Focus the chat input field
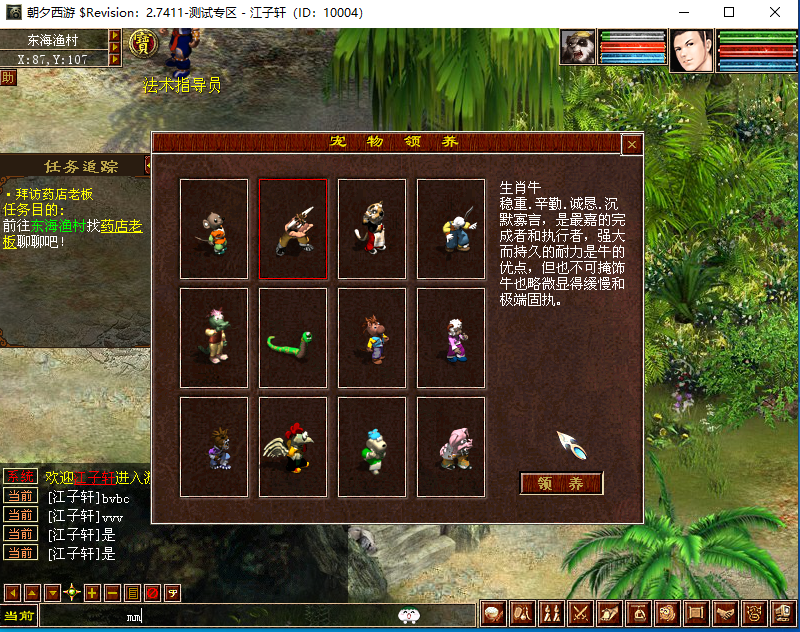 pos(250,615)
